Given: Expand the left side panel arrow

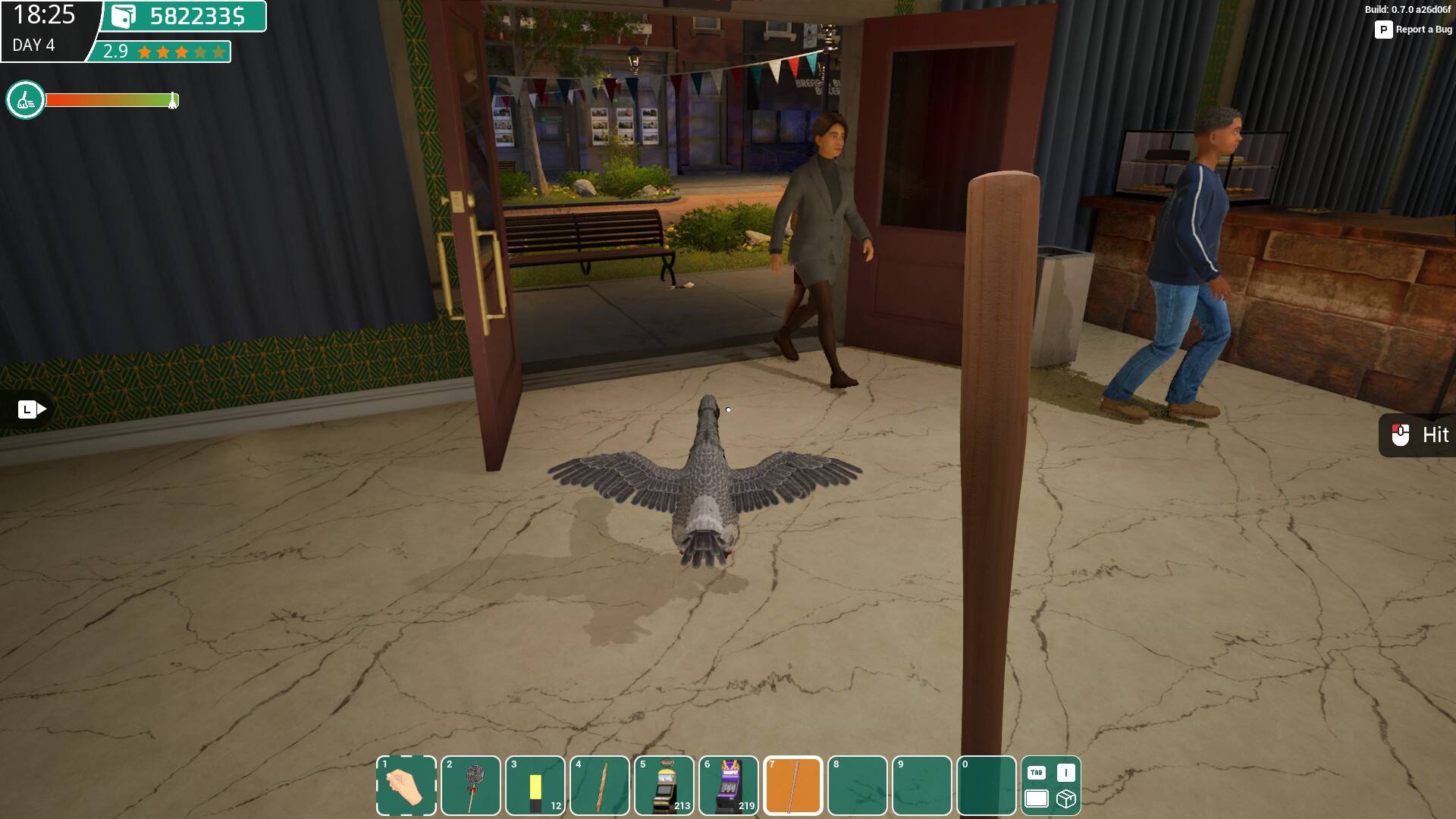Looking at the screenshot, I should pos(32,409).
